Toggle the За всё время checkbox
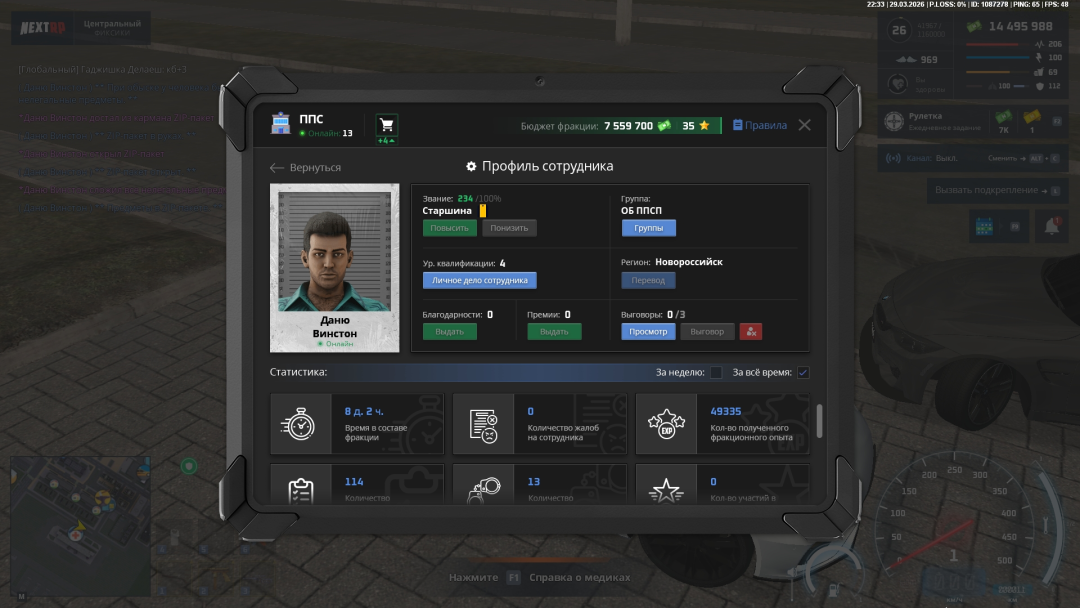1080x608 pixels. [x=803, y=373]
